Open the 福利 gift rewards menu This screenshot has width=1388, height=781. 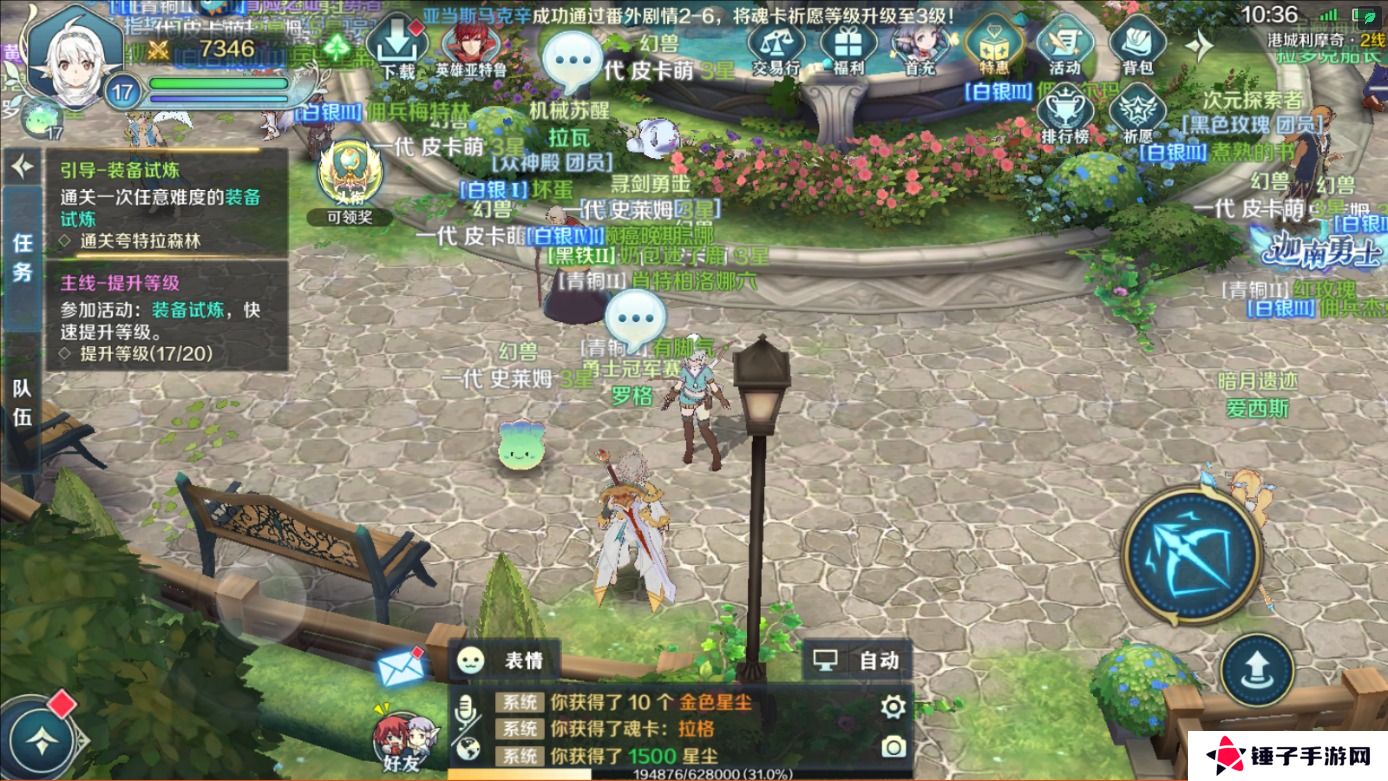coord(848,47)
